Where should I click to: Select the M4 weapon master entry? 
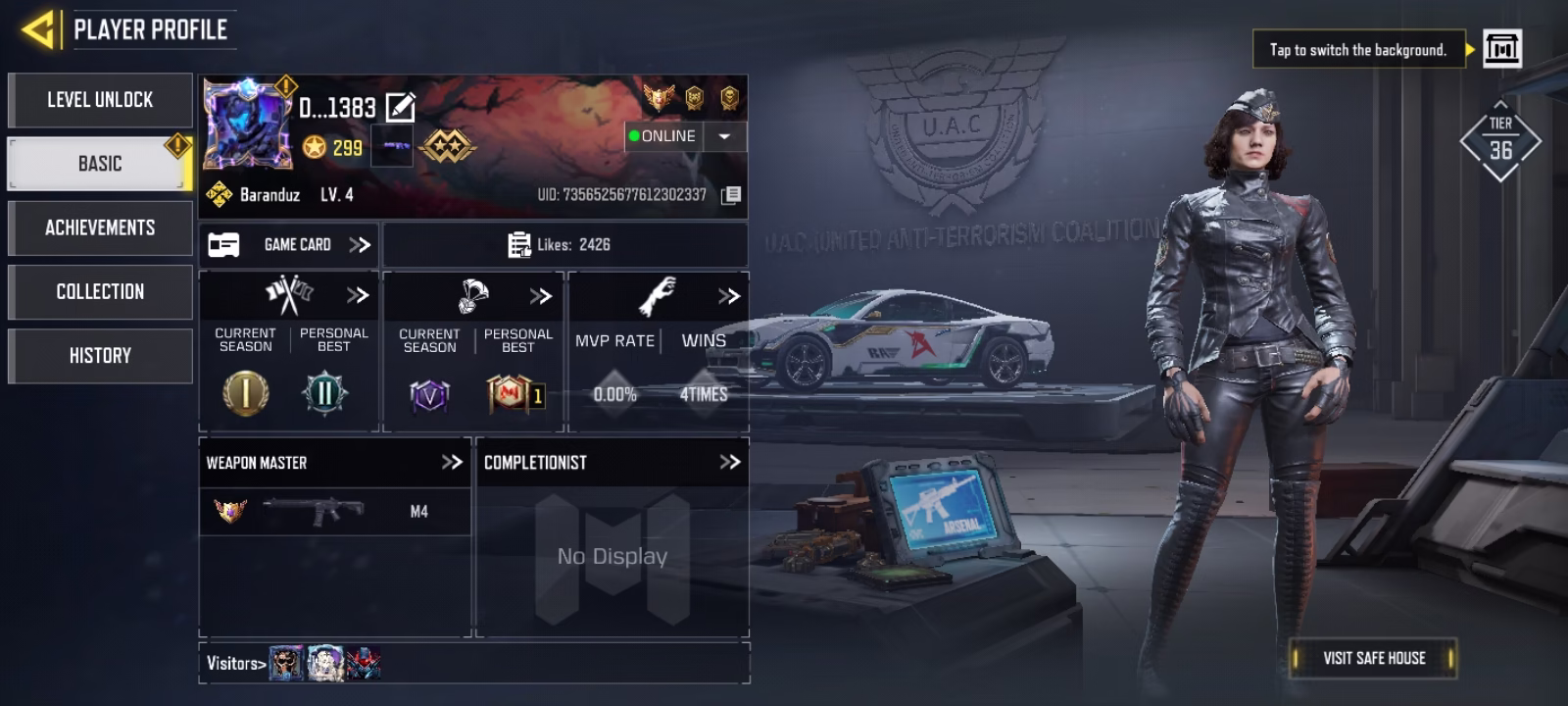(x=333, y=511)
